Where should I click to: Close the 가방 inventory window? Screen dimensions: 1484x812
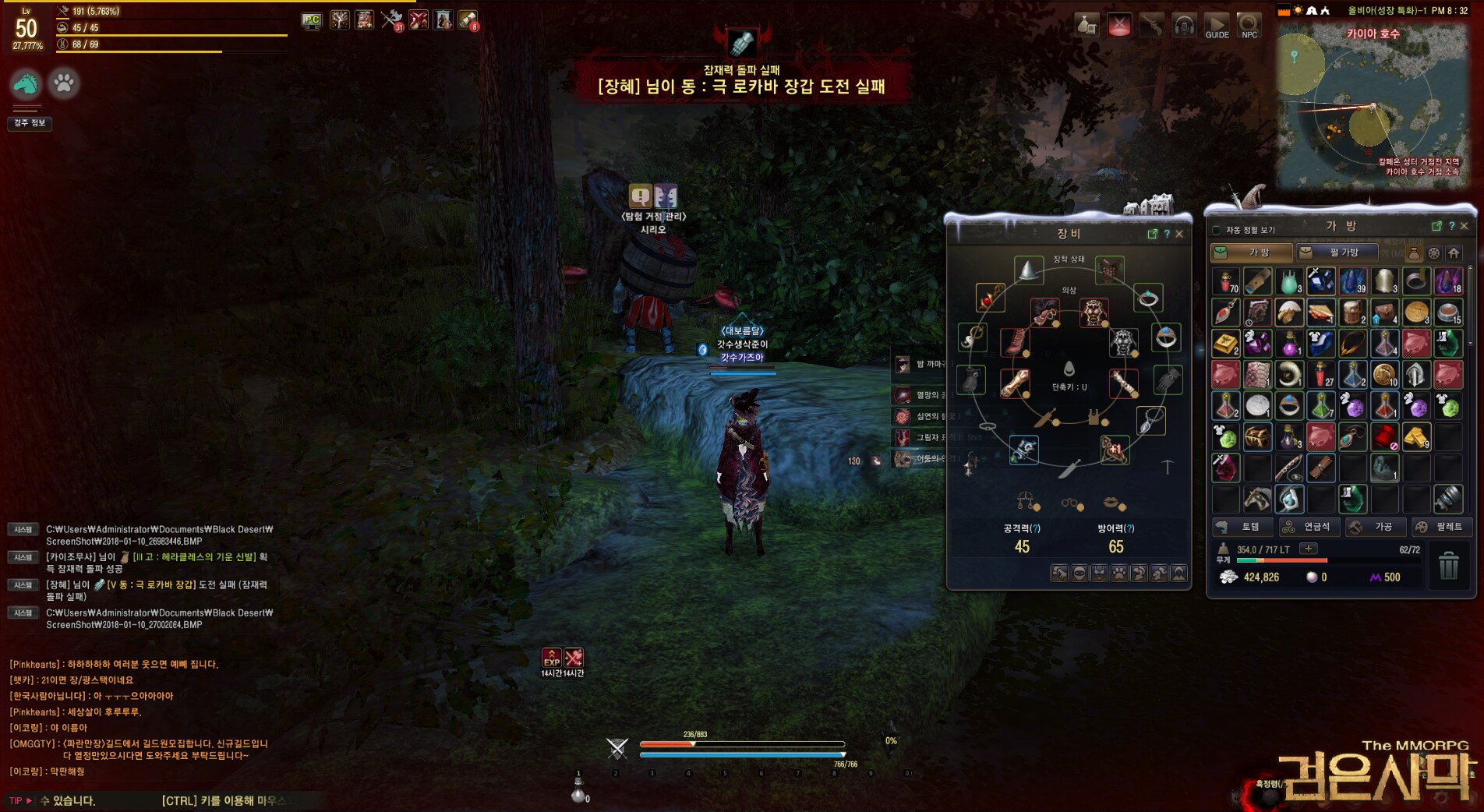1464,226
